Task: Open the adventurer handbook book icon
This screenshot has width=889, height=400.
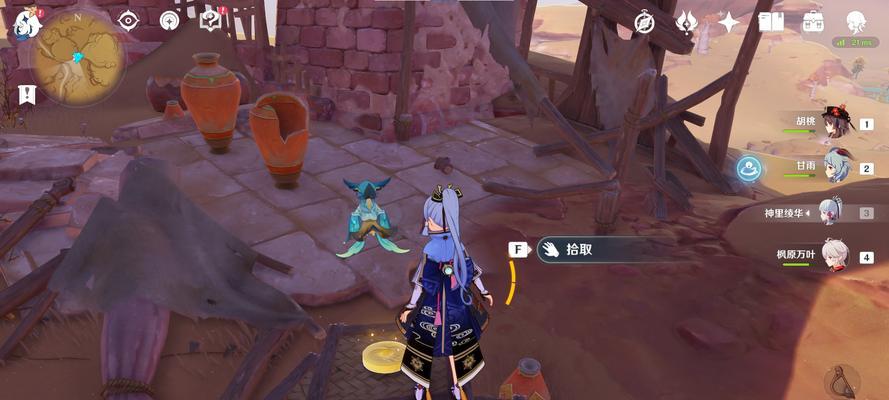Action: point(770,22)
